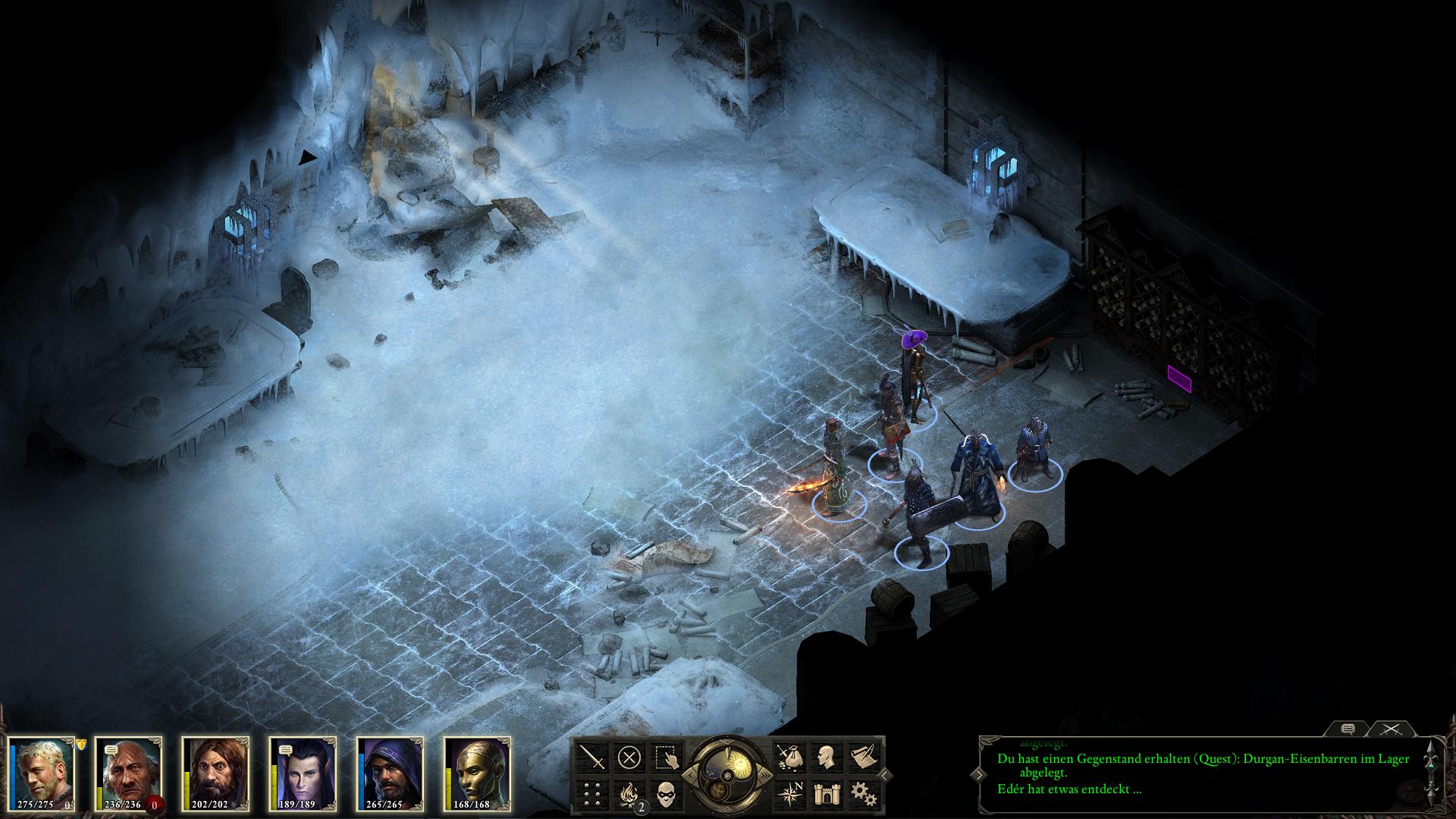This screenshot has width=1456, height=819.
Task: Switch to the dialogue log speech-bubble tab
Action: [x=1348, y=729]
